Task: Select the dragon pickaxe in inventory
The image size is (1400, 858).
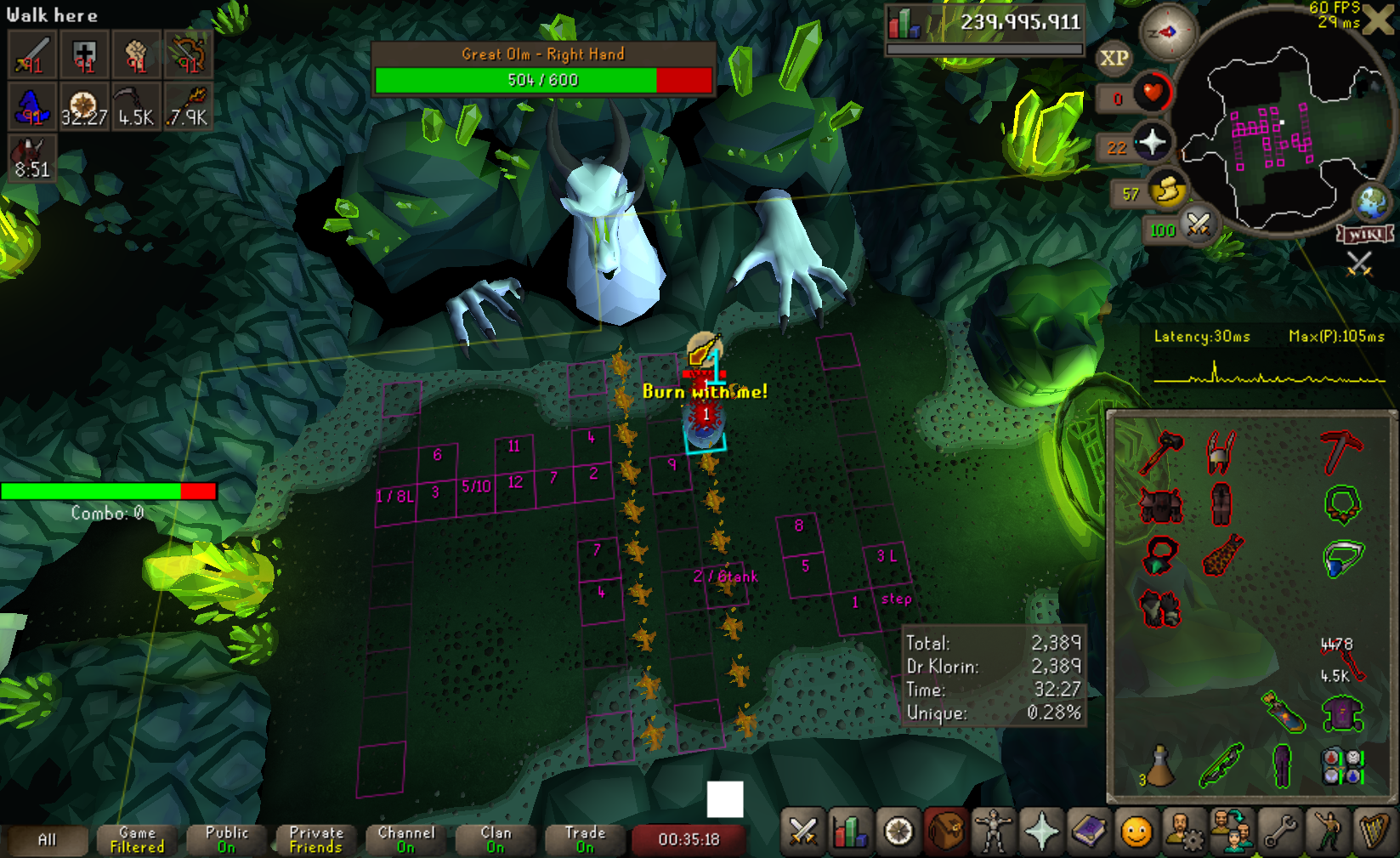Action: pyautogui.click(x=1340, y=450)
